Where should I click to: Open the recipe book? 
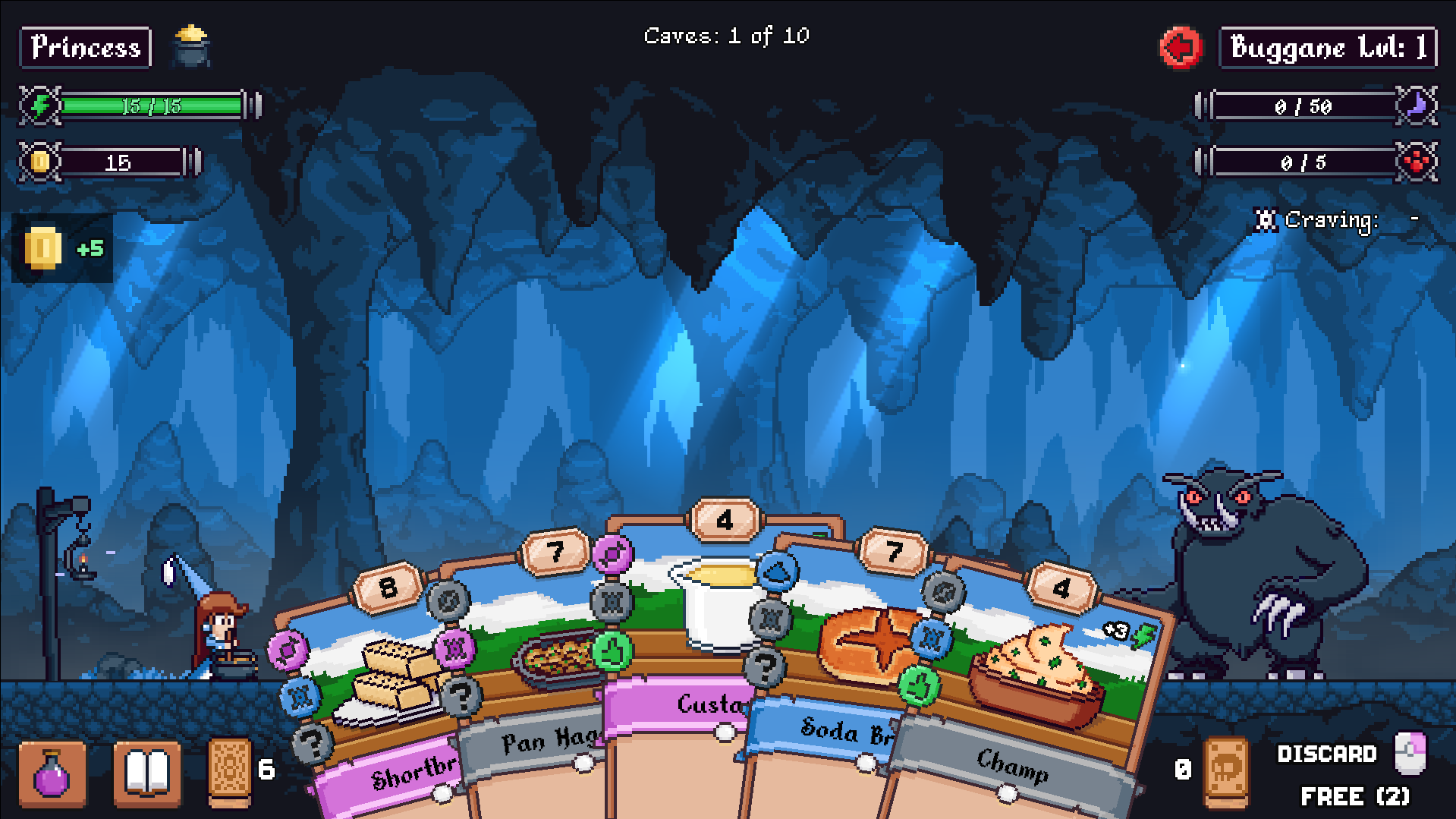click(147, 774)
